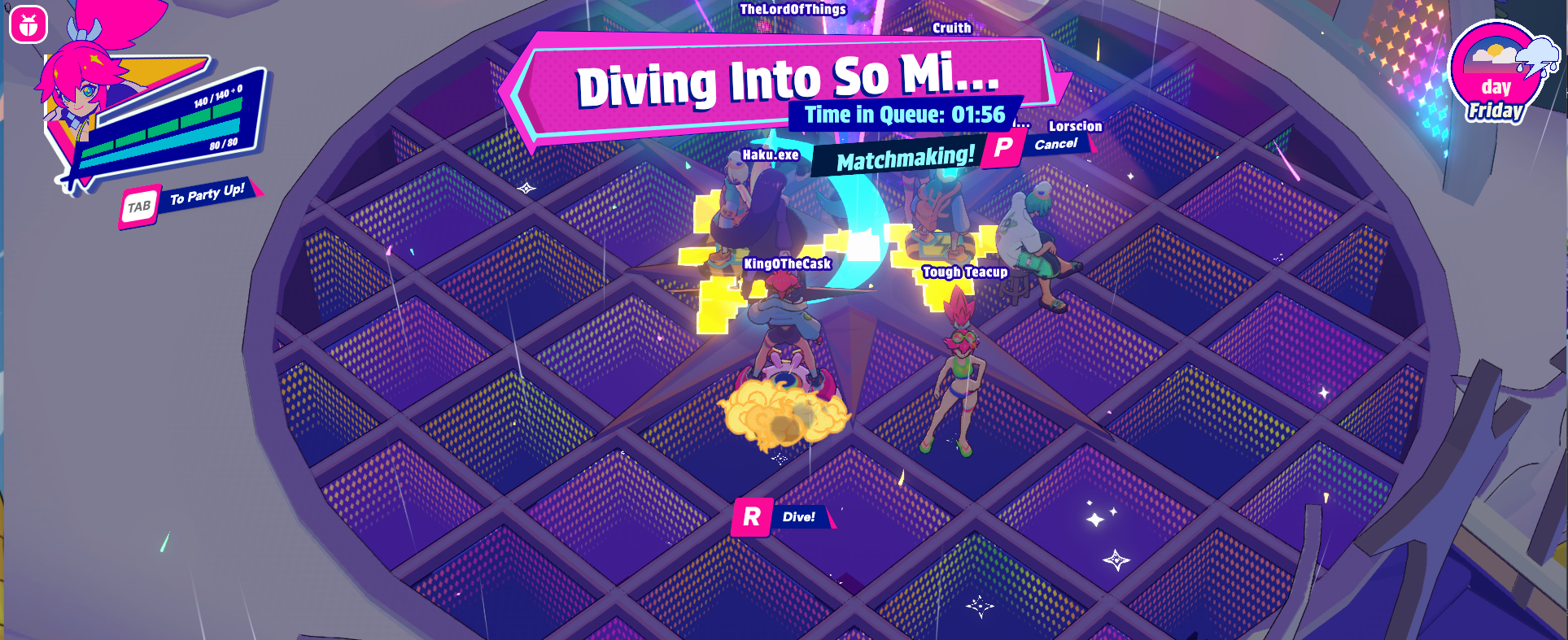Screen dimensions: 1568x640
Task: Click Haku.exe's name label
Action: pyautogui.click(x=770, y=155)
